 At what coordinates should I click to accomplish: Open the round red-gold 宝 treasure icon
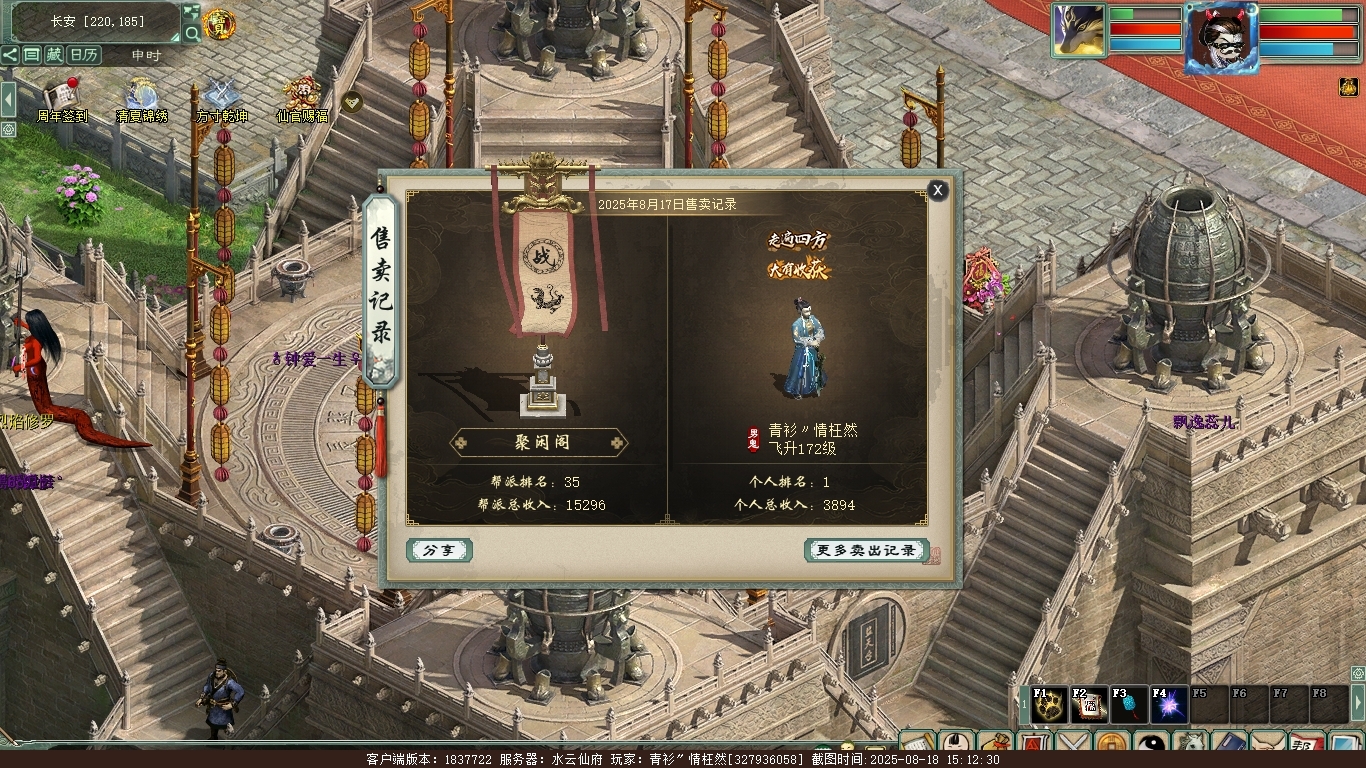[x=219, y=24]
